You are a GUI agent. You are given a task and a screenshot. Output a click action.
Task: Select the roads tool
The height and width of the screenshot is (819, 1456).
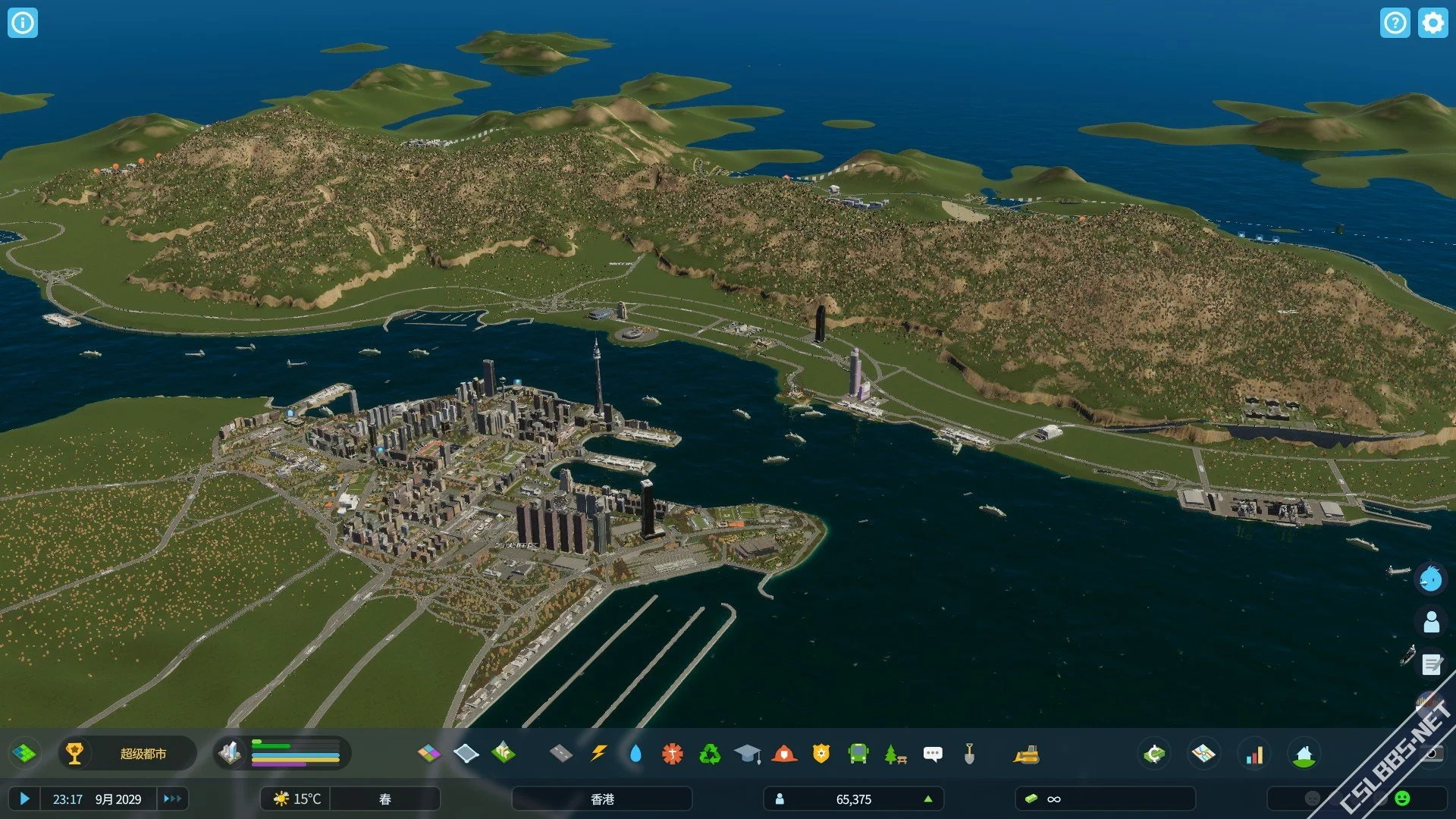(560, 753)
